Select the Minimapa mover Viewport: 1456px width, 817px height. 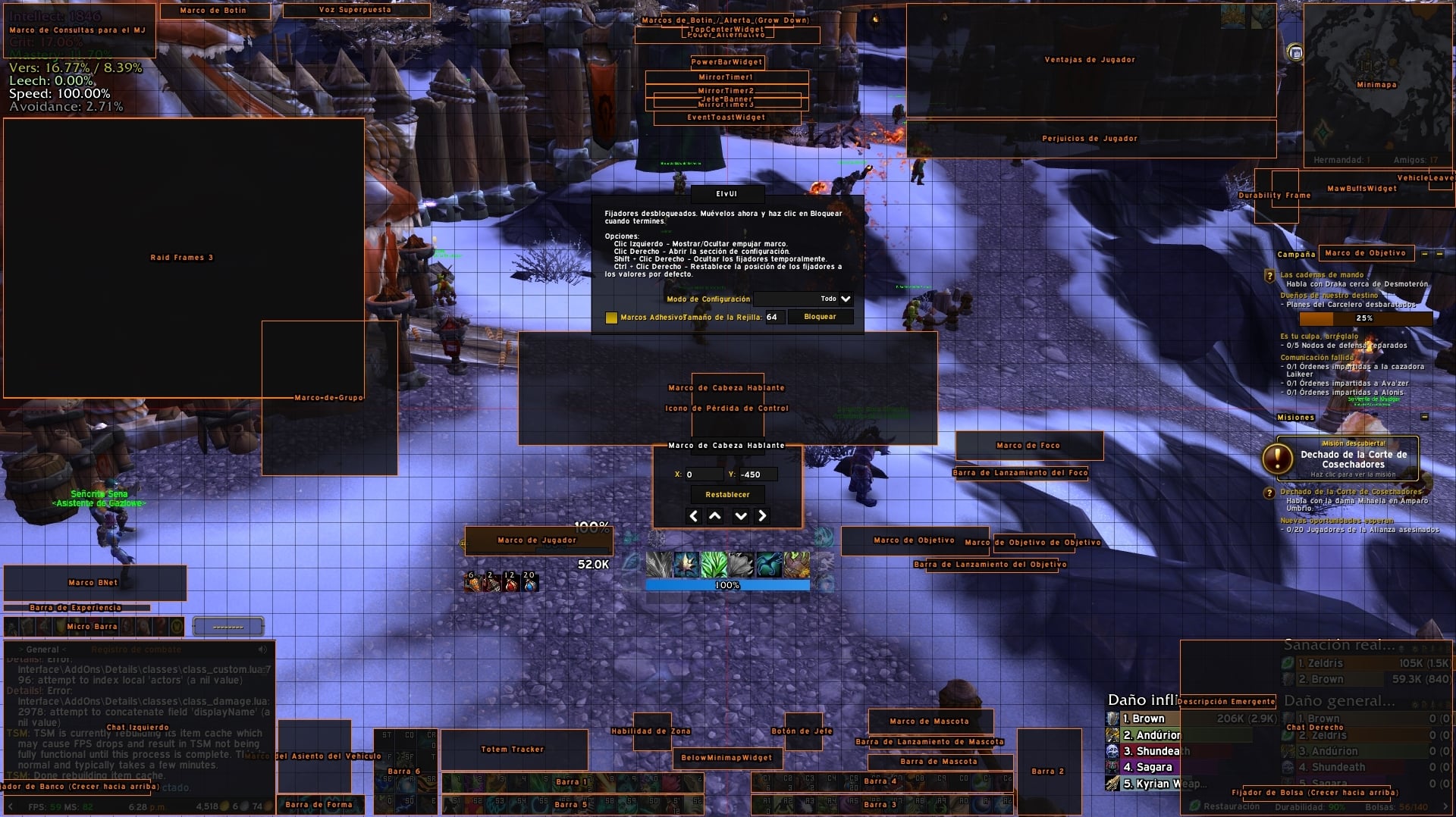pyautogui.click(x=1376, y=85)
